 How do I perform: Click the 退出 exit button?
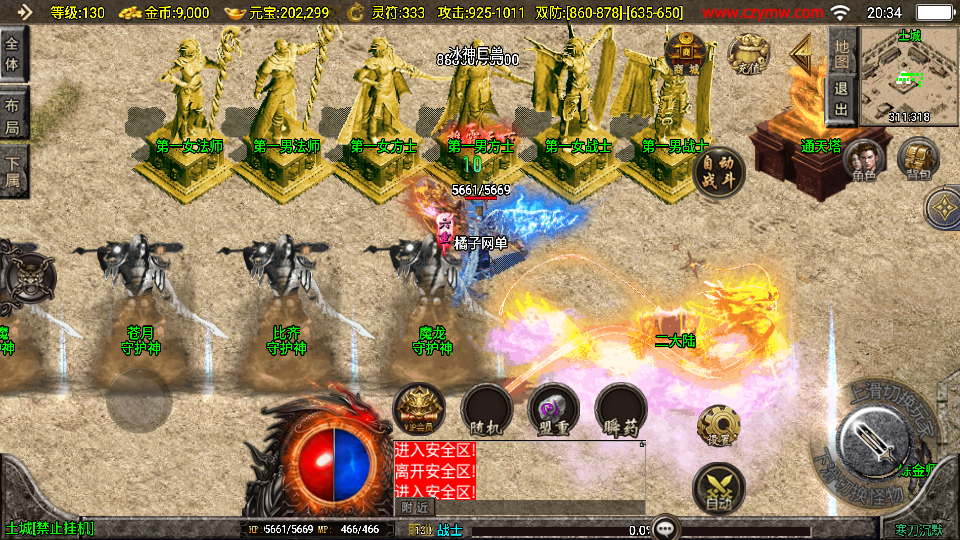(841, 98)
